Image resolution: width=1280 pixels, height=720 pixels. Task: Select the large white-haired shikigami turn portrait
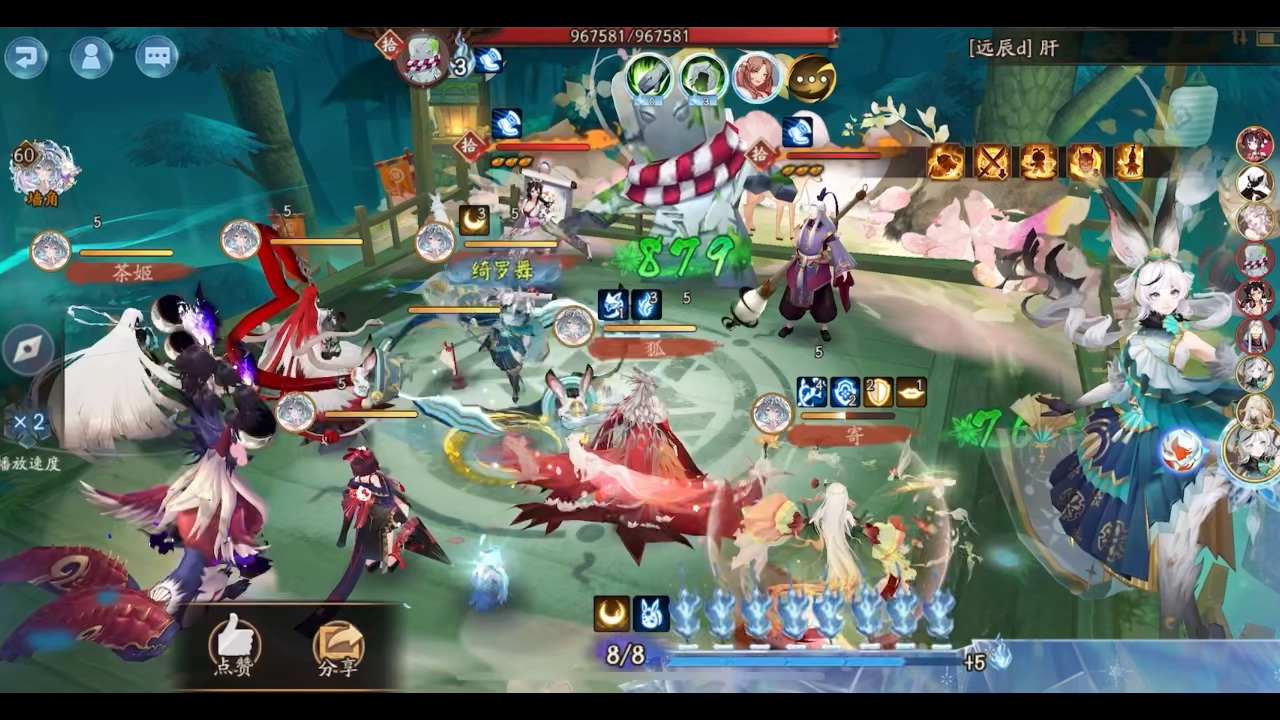(x=1254, y=449)
